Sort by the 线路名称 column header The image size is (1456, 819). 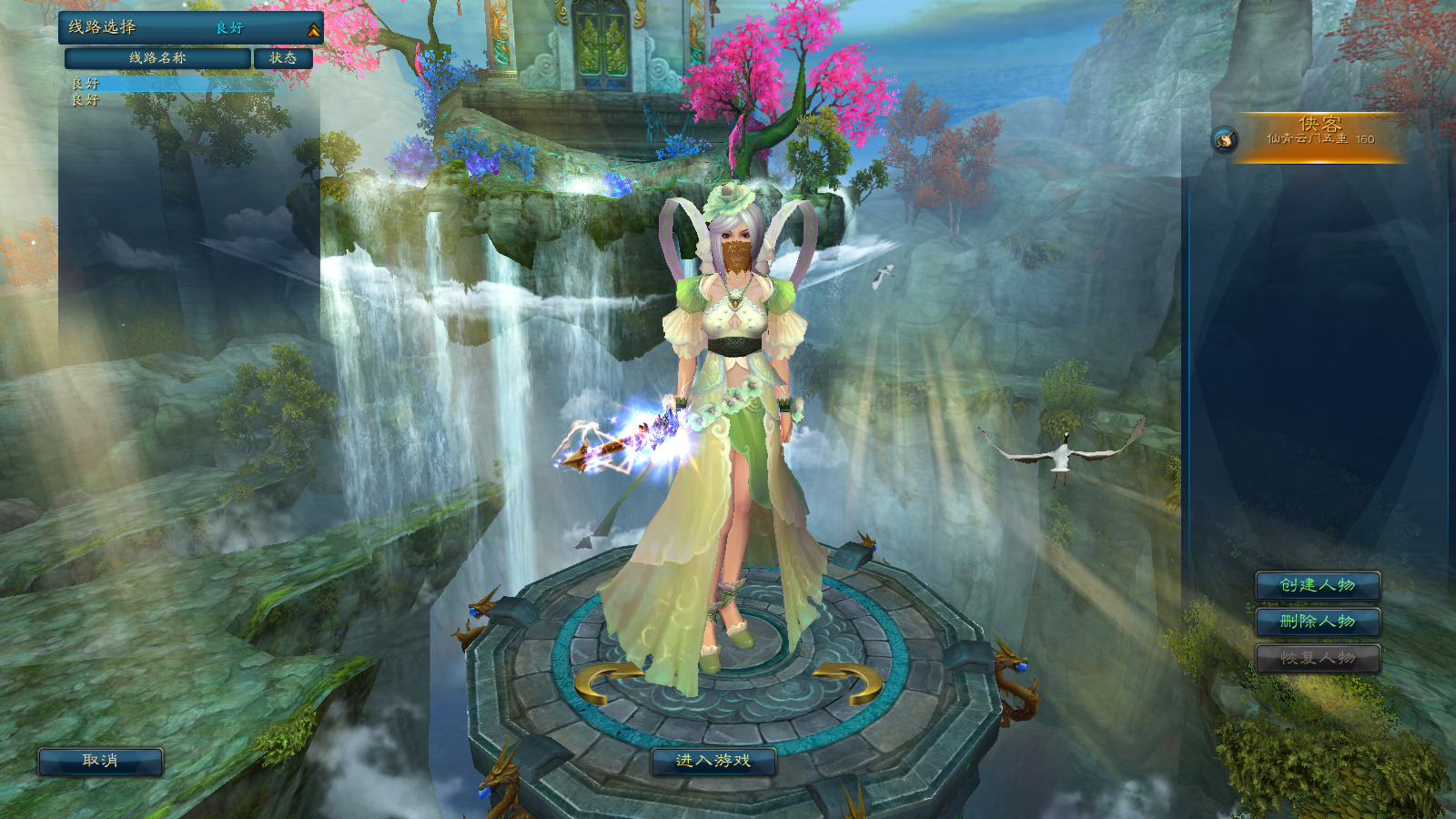coord(157,58)
